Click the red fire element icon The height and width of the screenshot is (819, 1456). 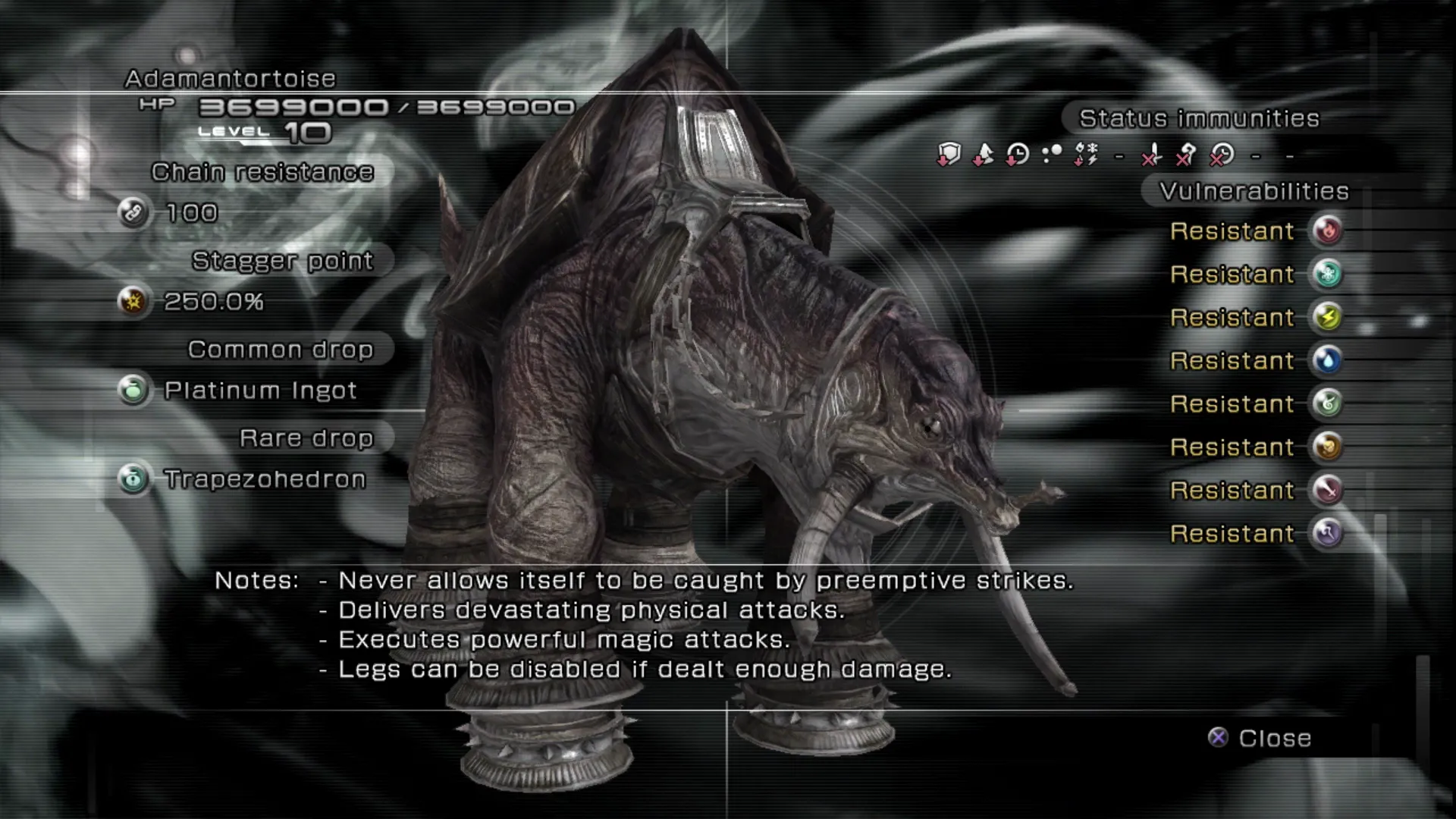(x=1327, y=231)
